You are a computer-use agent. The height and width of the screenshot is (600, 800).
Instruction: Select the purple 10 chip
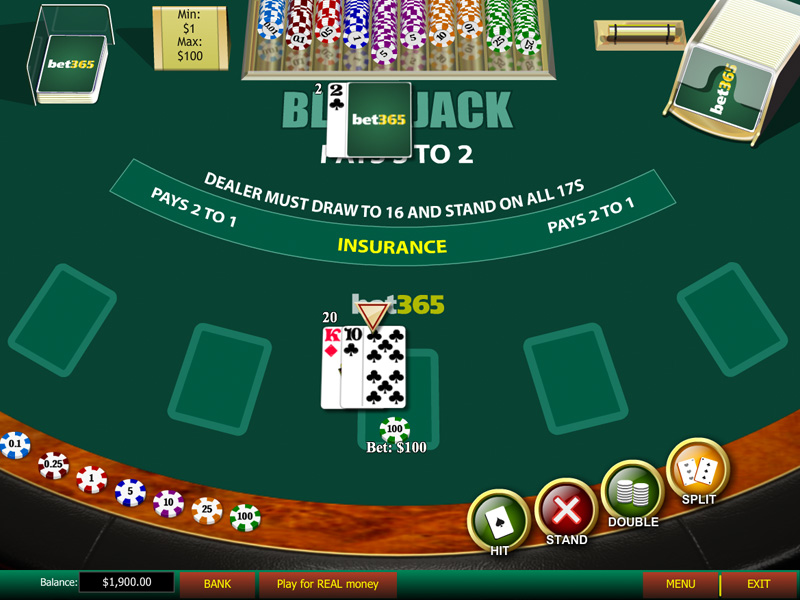coord(168,503)
